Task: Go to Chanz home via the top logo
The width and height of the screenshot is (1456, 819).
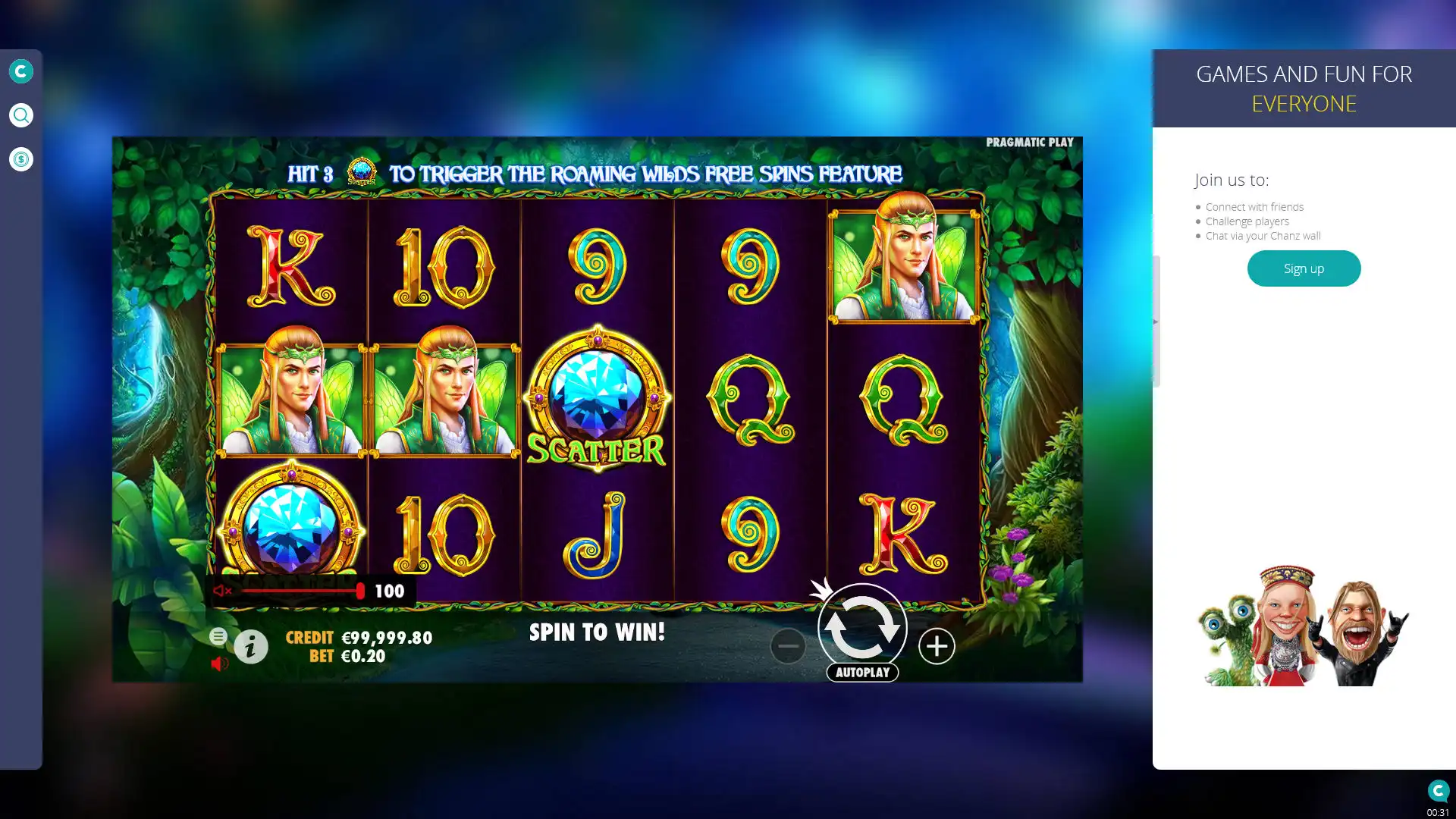Action: tap(21, 71)
